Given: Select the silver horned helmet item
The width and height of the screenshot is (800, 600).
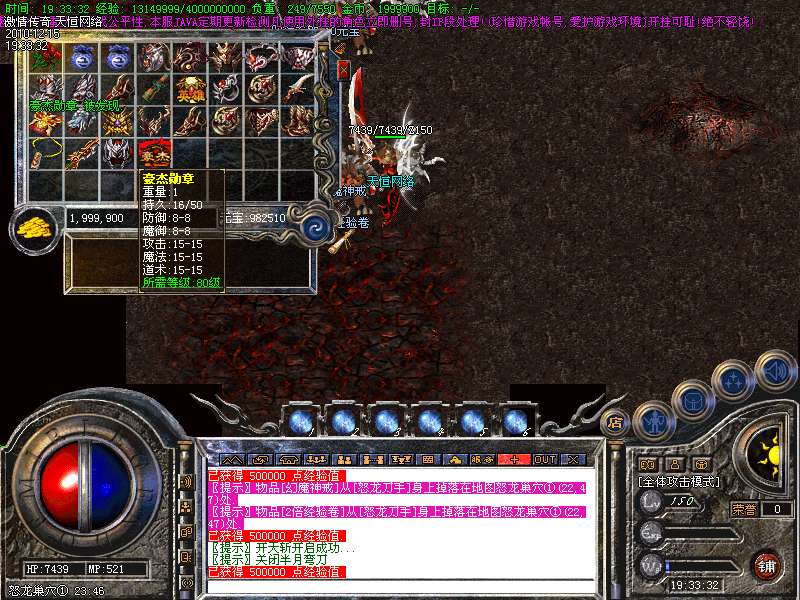Looking at the screenshot, I should (118, 154).
